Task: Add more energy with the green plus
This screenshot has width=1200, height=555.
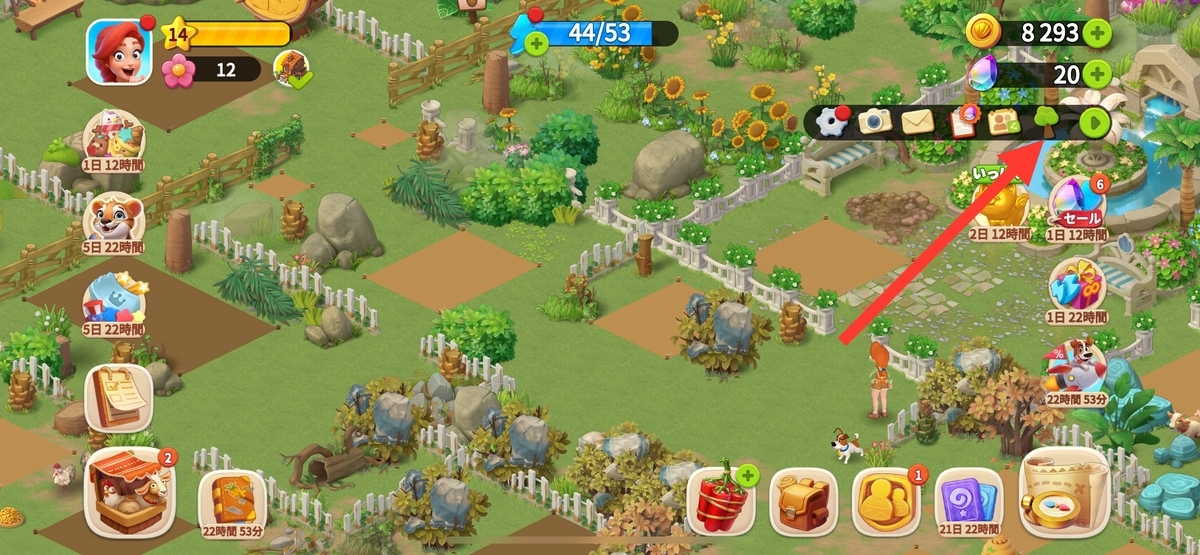Action: click(536, 43)
